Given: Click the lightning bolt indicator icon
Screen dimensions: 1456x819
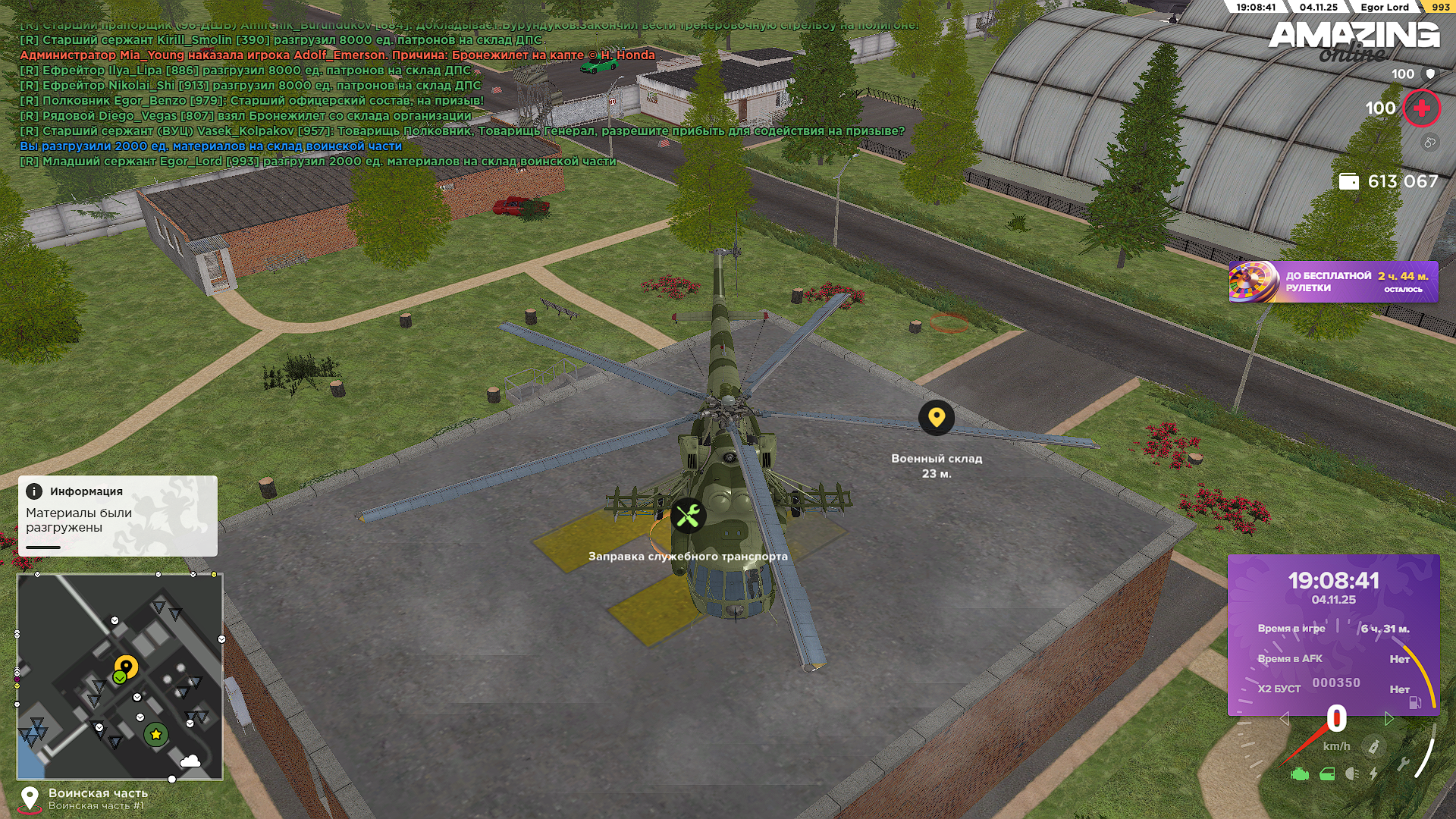Looking at the screenshot, I should [1373, 774].
